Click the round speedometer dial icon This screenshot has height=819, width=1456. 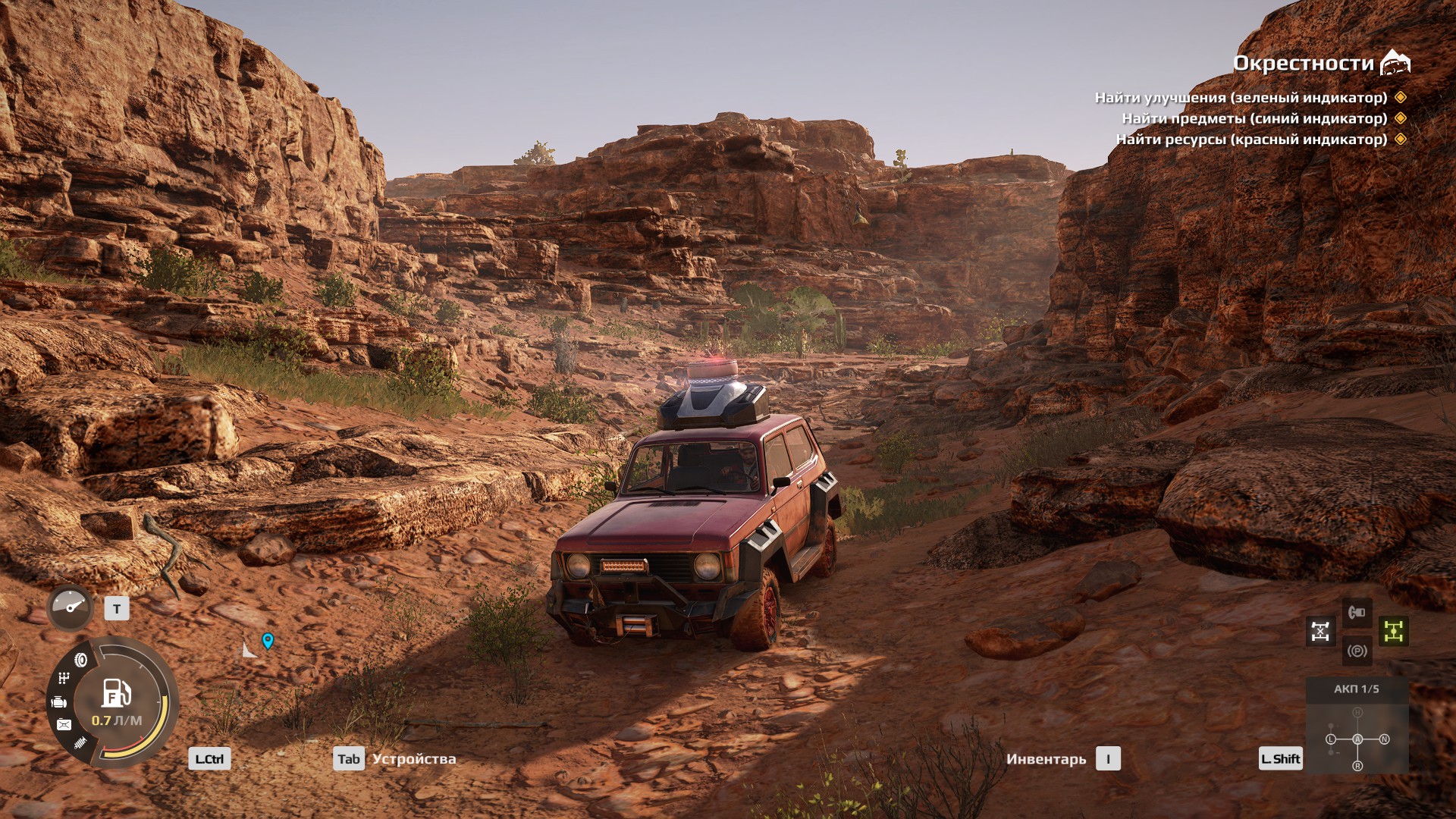tap(71, 607)
